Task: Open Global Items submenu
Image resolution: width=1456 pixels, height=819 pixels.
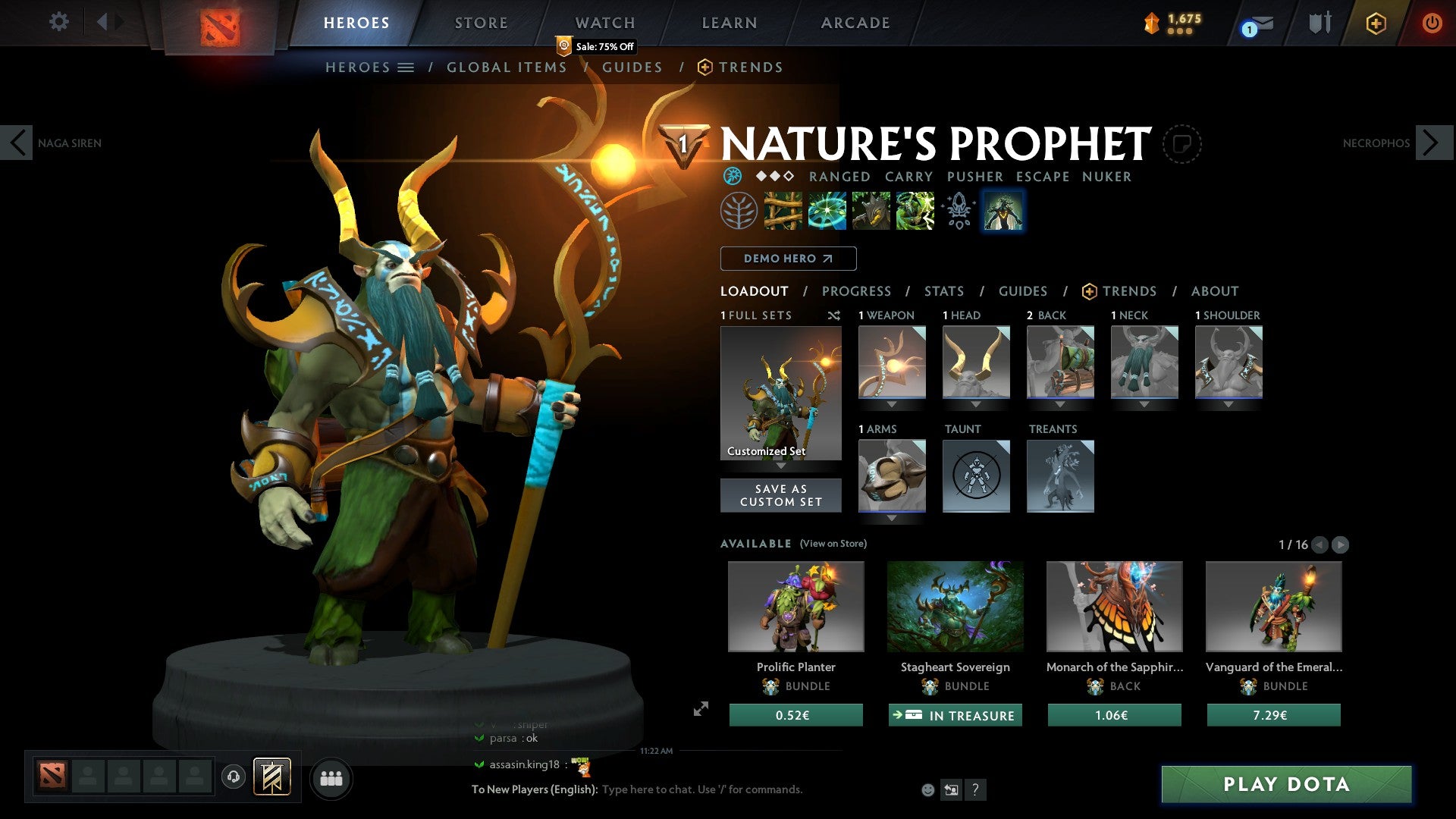Action: 506,67
